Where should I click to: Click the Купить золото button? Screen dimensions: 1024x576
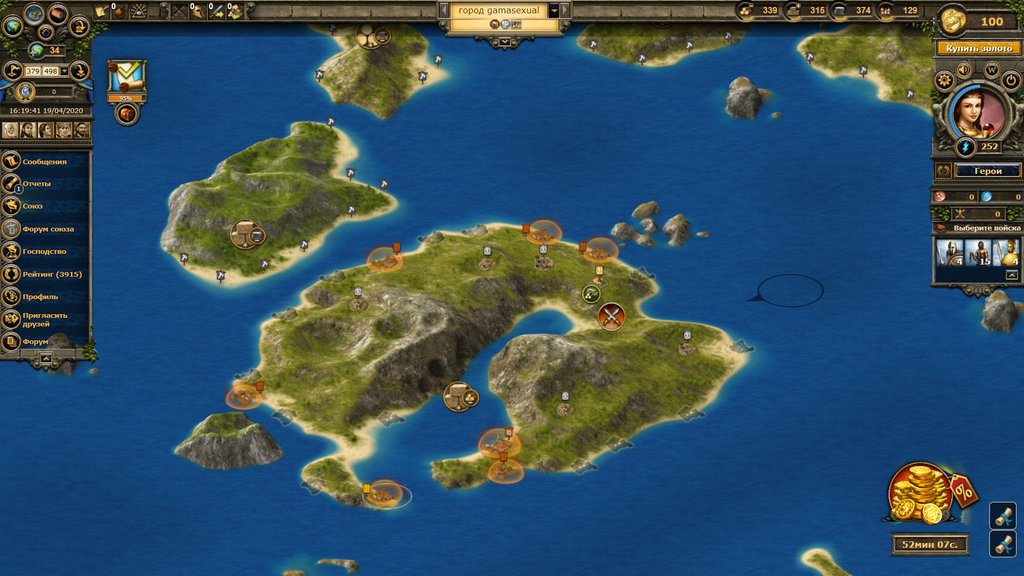point(976,48)
